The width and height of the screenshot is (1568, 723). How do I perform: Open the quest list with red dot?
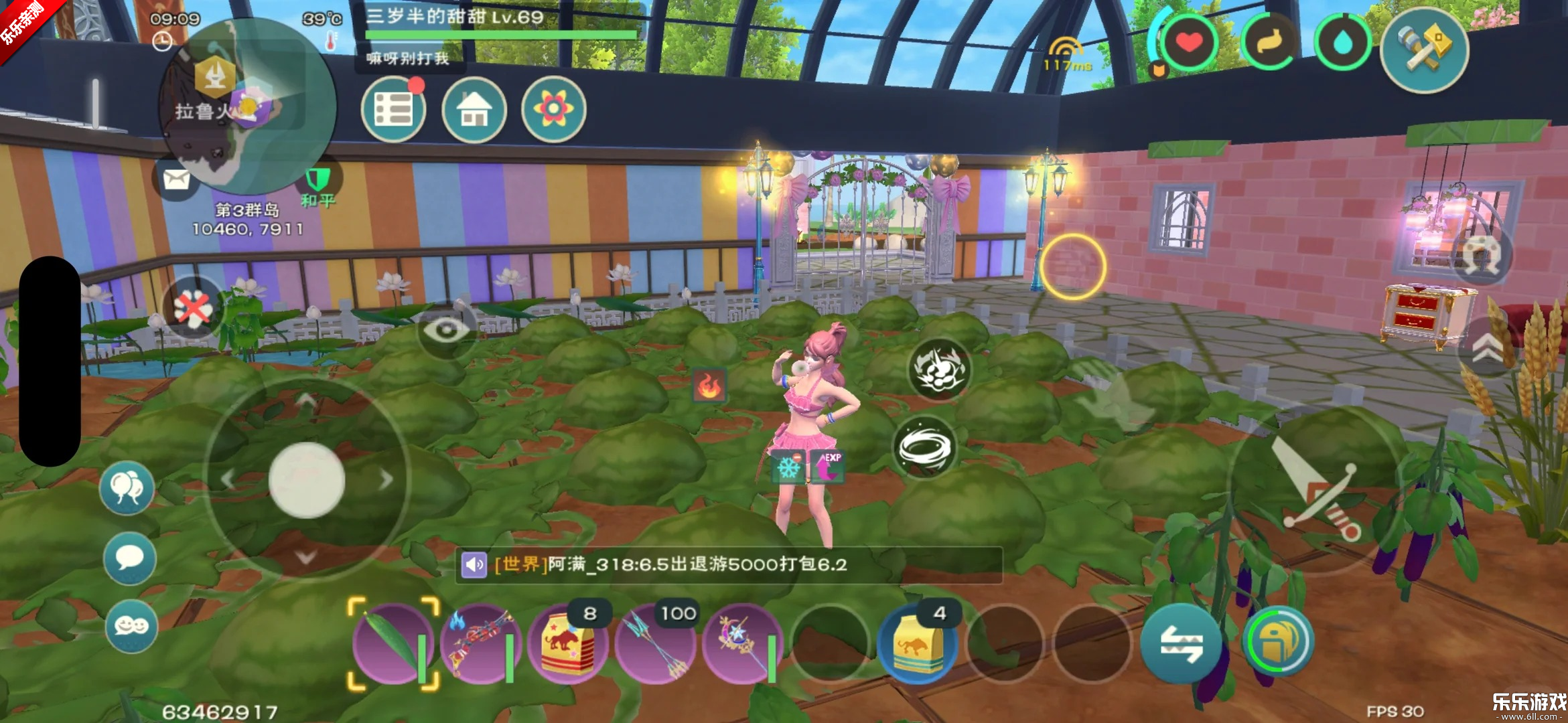393,109
